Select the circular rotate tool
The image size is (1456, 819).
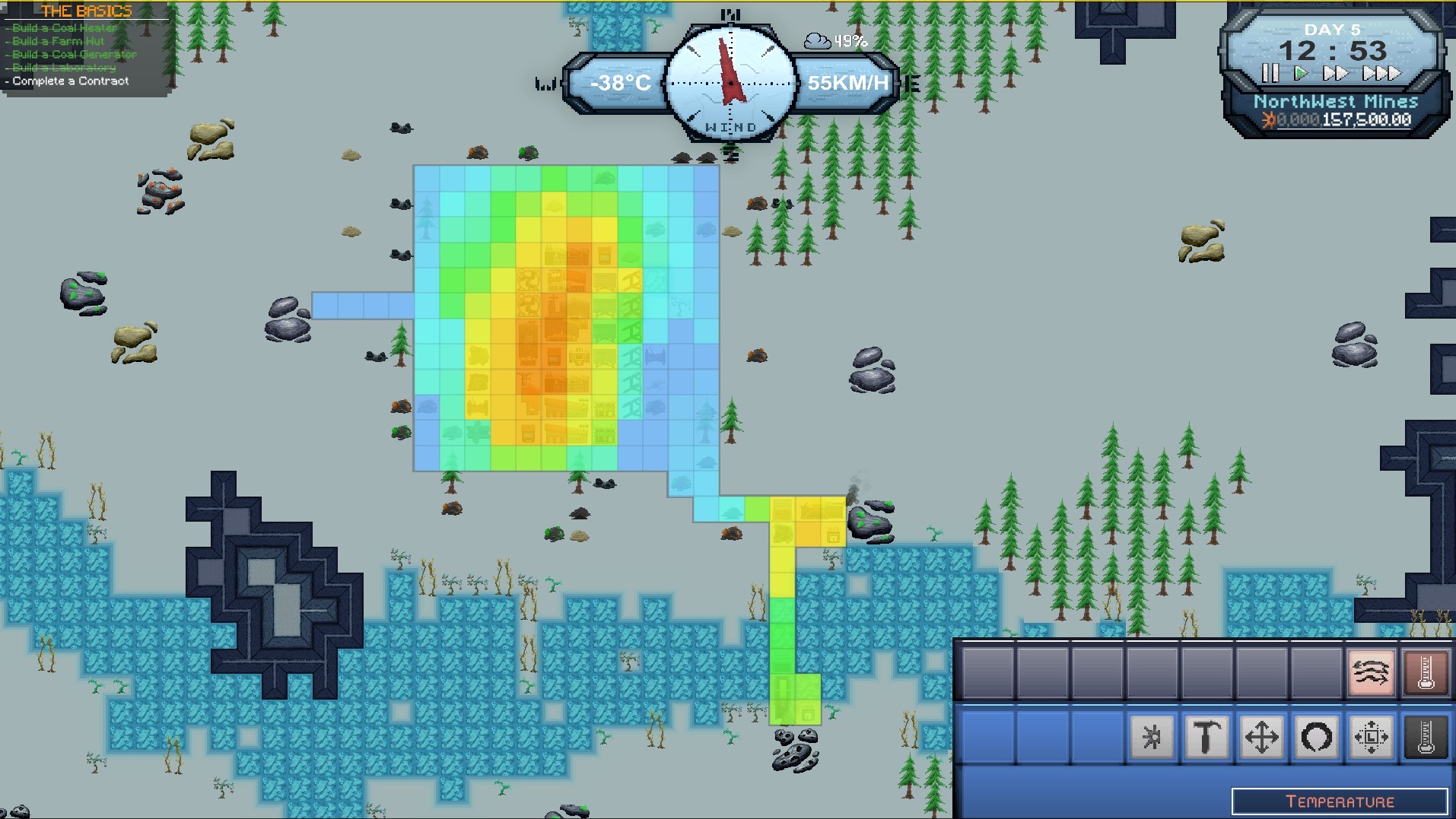[x=1317, y=738]
